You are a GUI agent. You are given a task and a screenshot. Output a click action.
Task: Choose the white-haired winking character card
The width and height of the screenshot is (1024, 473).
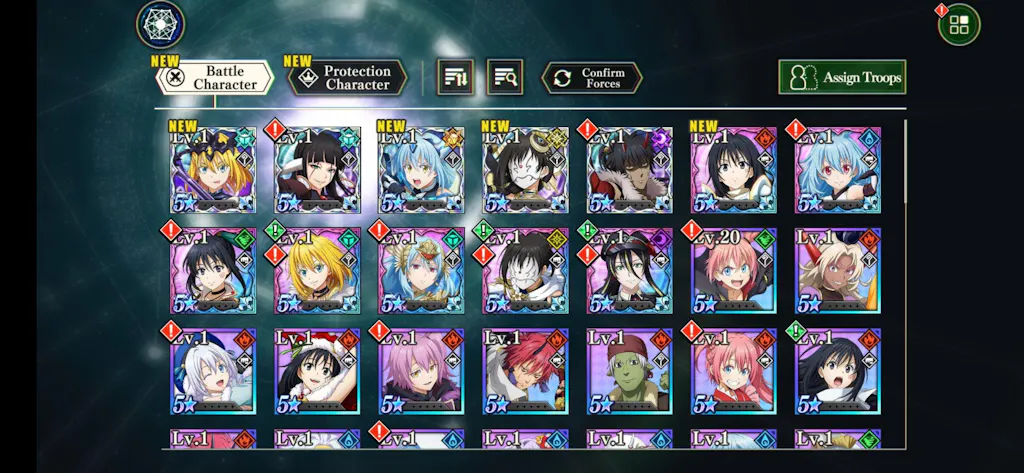213,371
